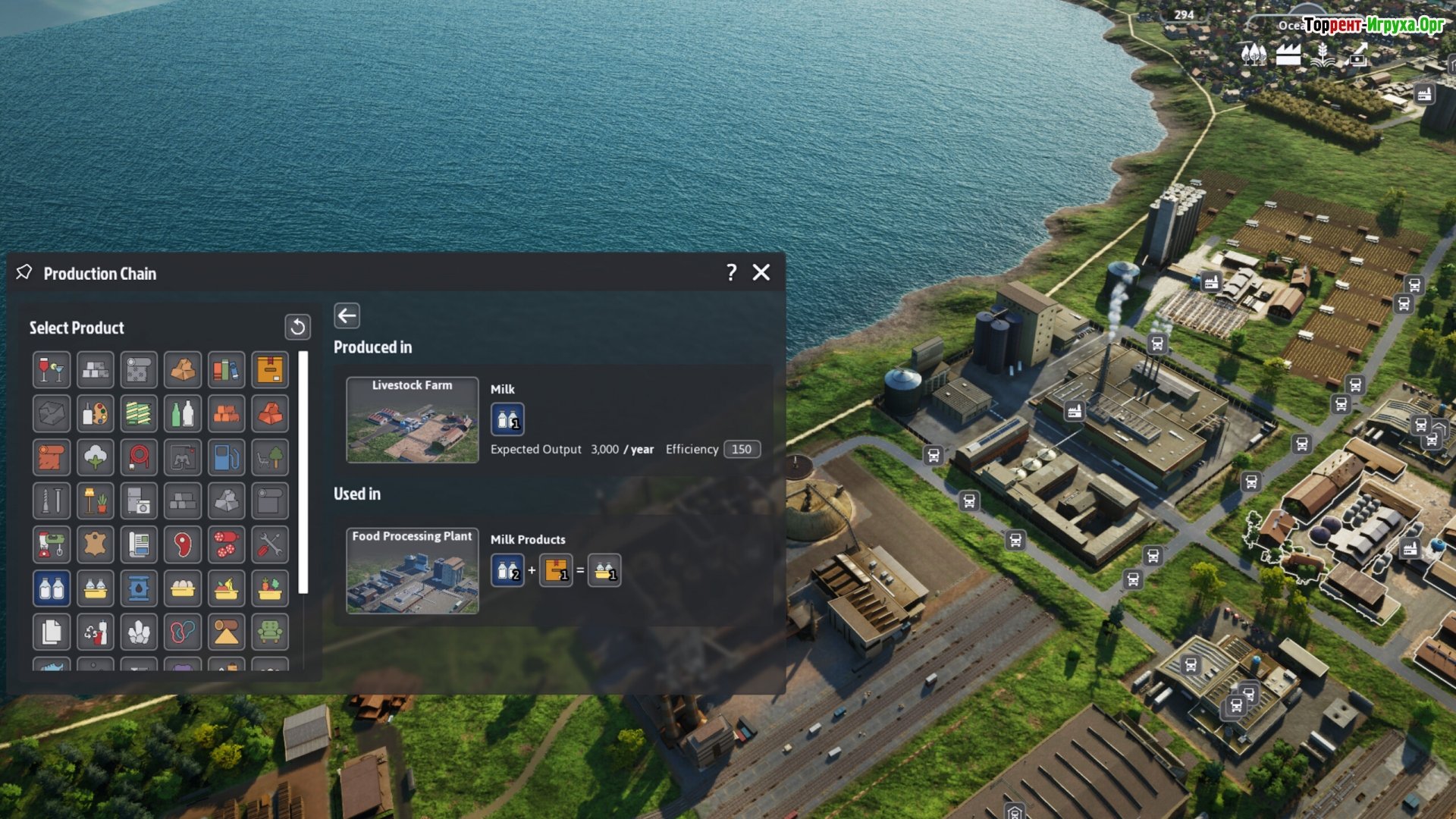Open the help question mark button
1456x819 pixels.
coord(731,273)
